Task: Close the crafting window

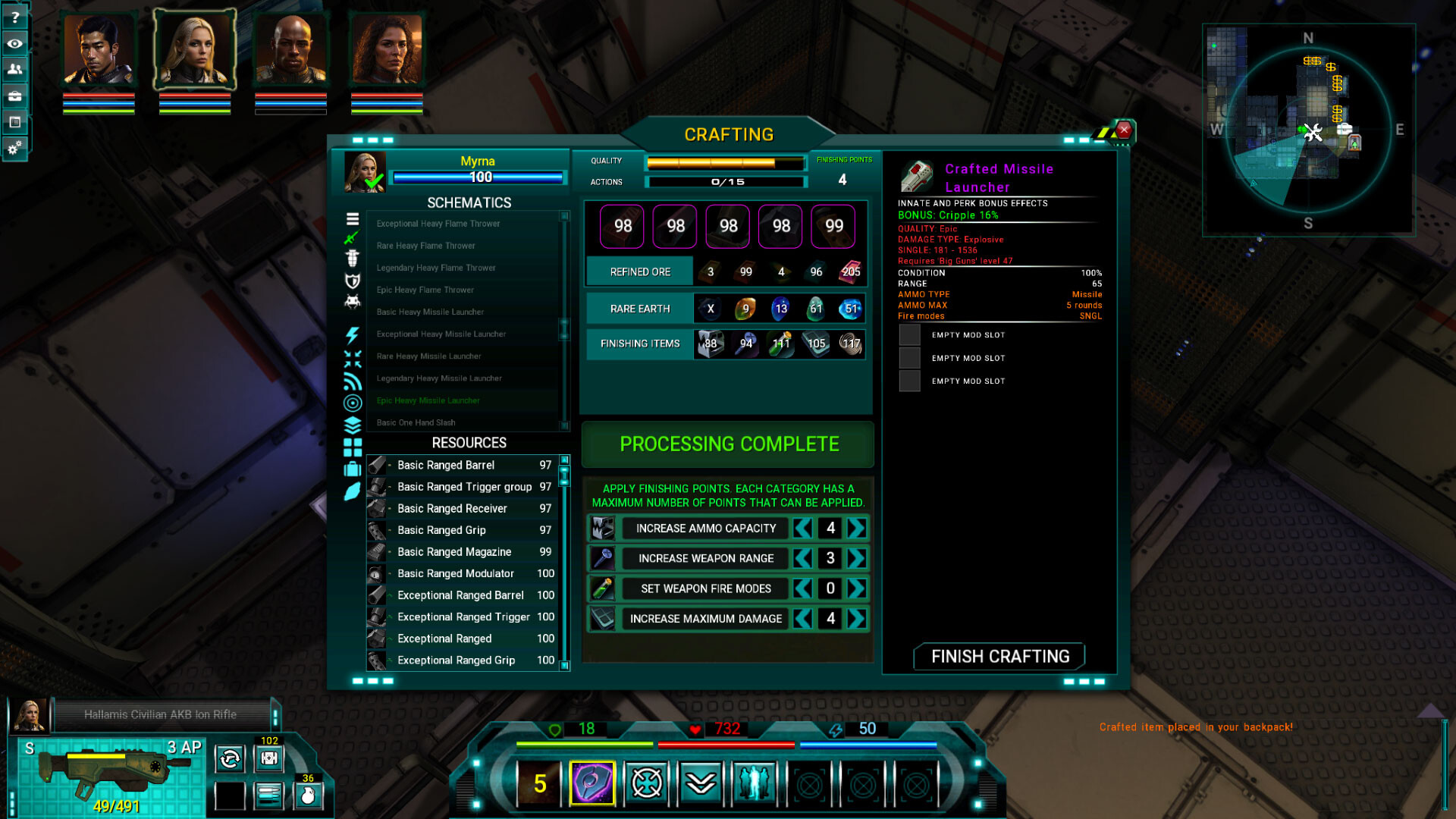Action: (1124, 130)
